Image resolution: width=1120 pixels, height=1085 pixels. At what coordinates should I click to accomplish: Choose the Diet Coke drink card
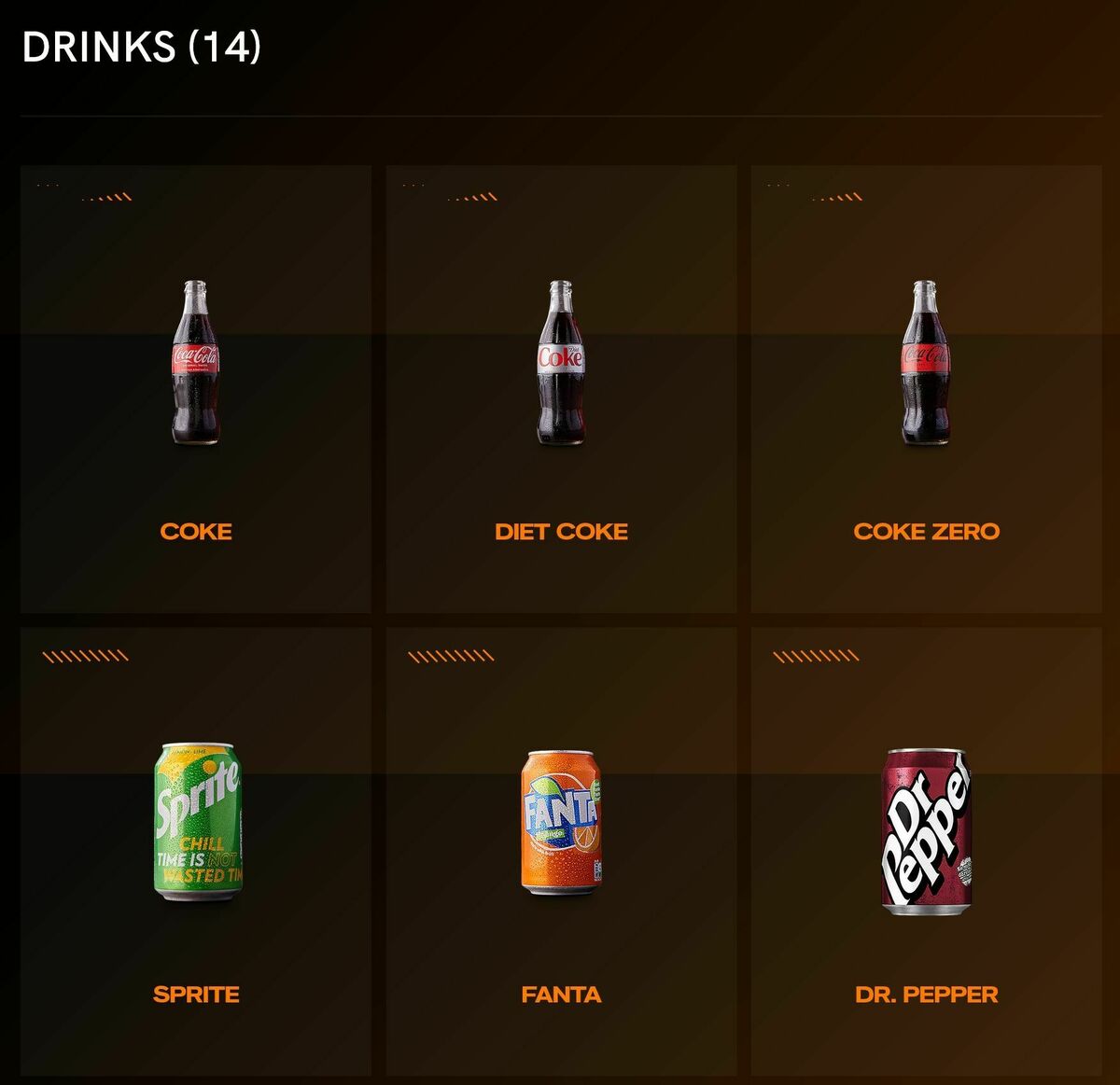[561, 389]
